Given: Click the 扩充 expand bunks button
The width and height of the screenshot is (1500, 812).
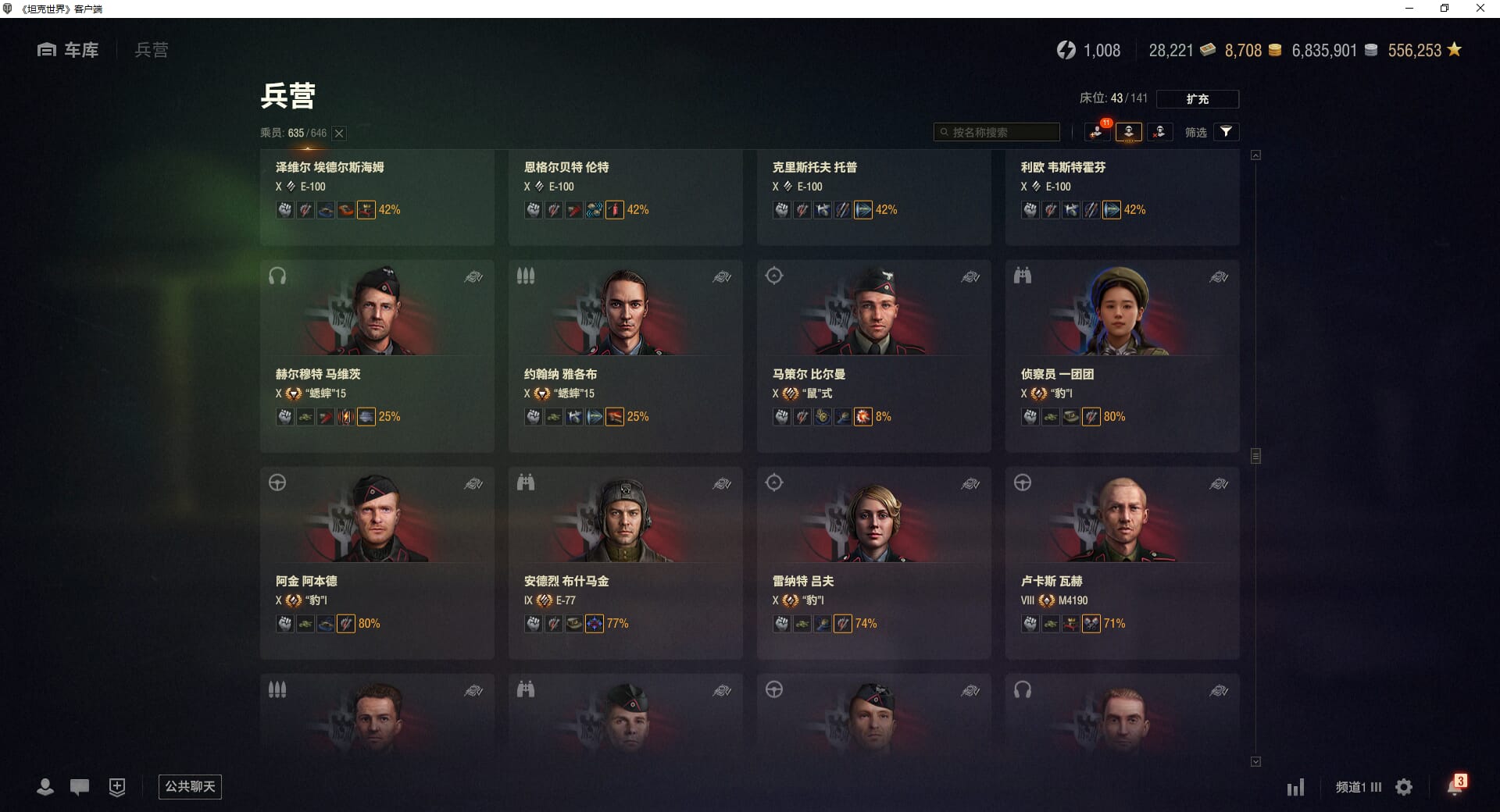Looking at the screenshot, I should [x=1197, y=99].
